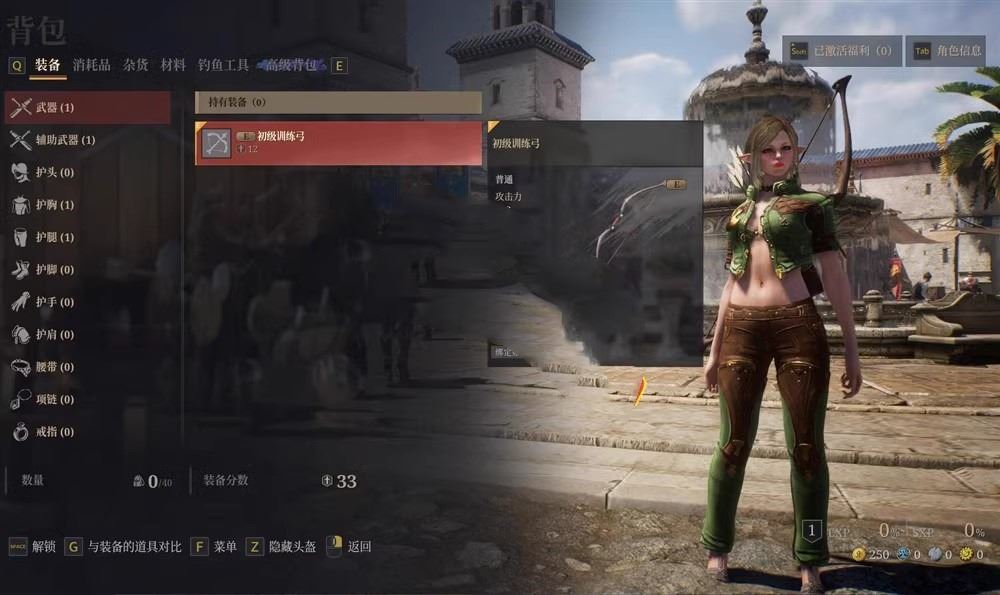Select the 装备 tab

(48, 65)
